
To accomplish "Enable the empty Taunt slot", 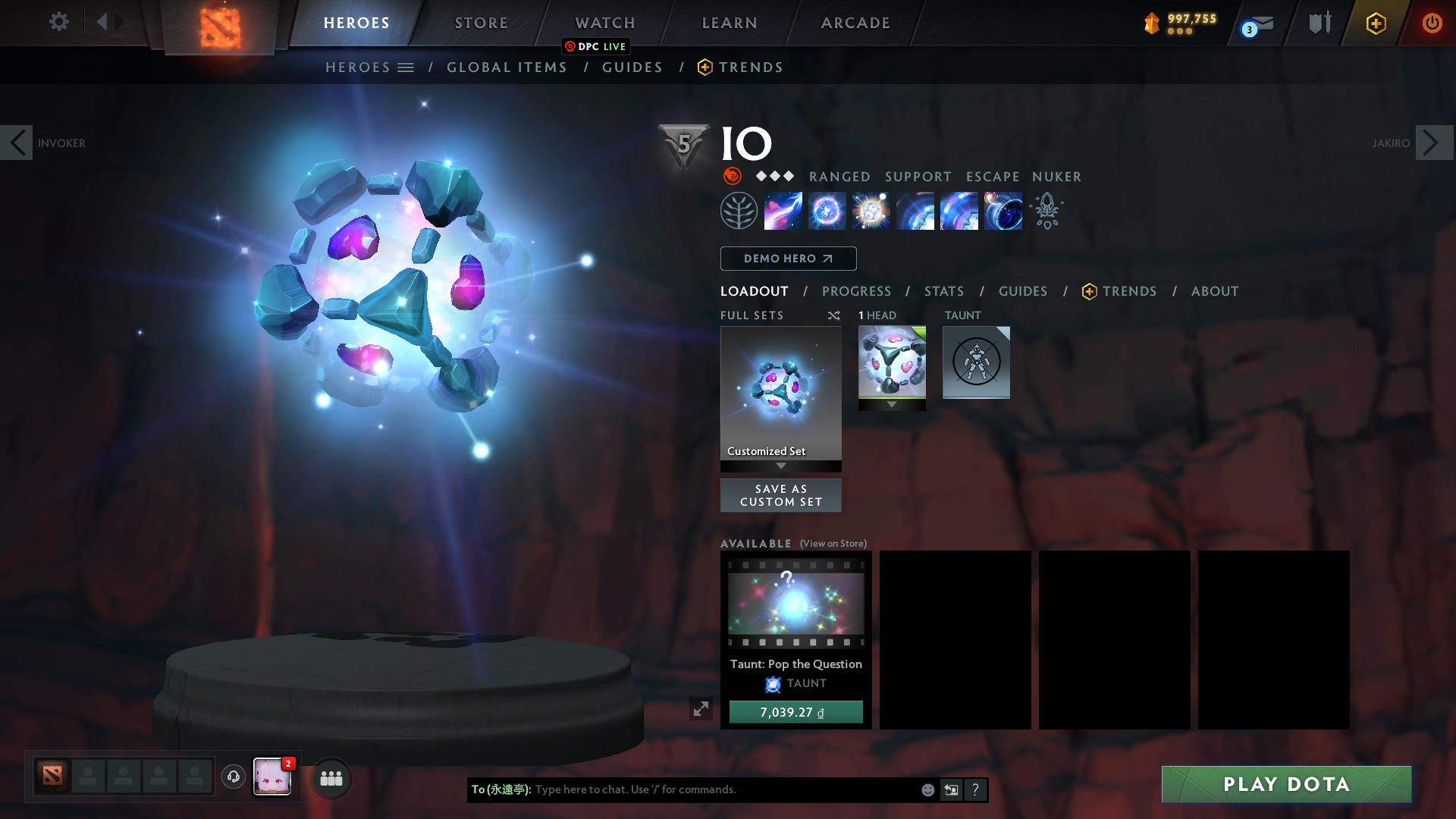I will (x=976, y=363).
